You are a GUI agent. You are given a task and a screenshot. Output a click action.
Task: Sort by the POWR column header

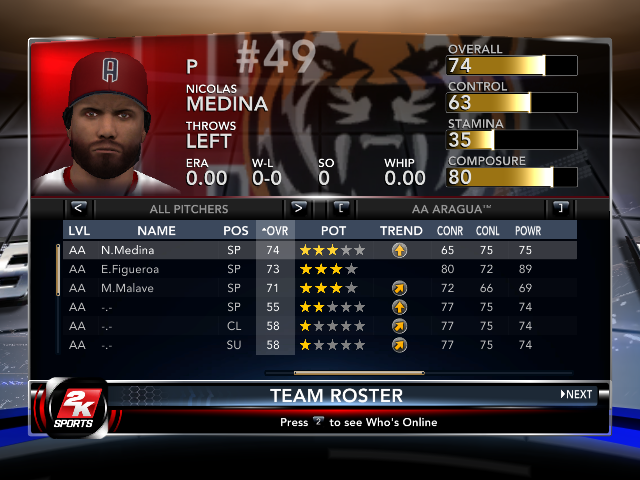(x=528, y=231)
